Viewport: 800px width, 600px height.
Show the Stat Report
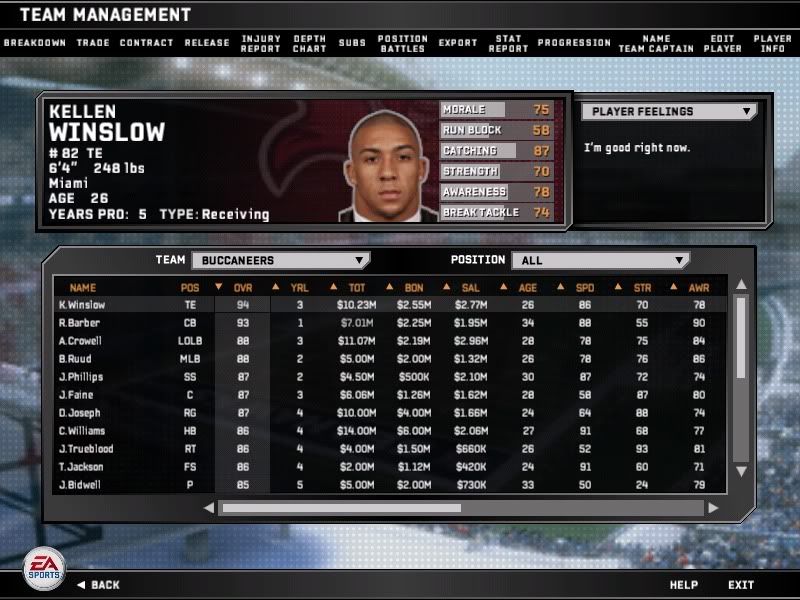point(508,43)
